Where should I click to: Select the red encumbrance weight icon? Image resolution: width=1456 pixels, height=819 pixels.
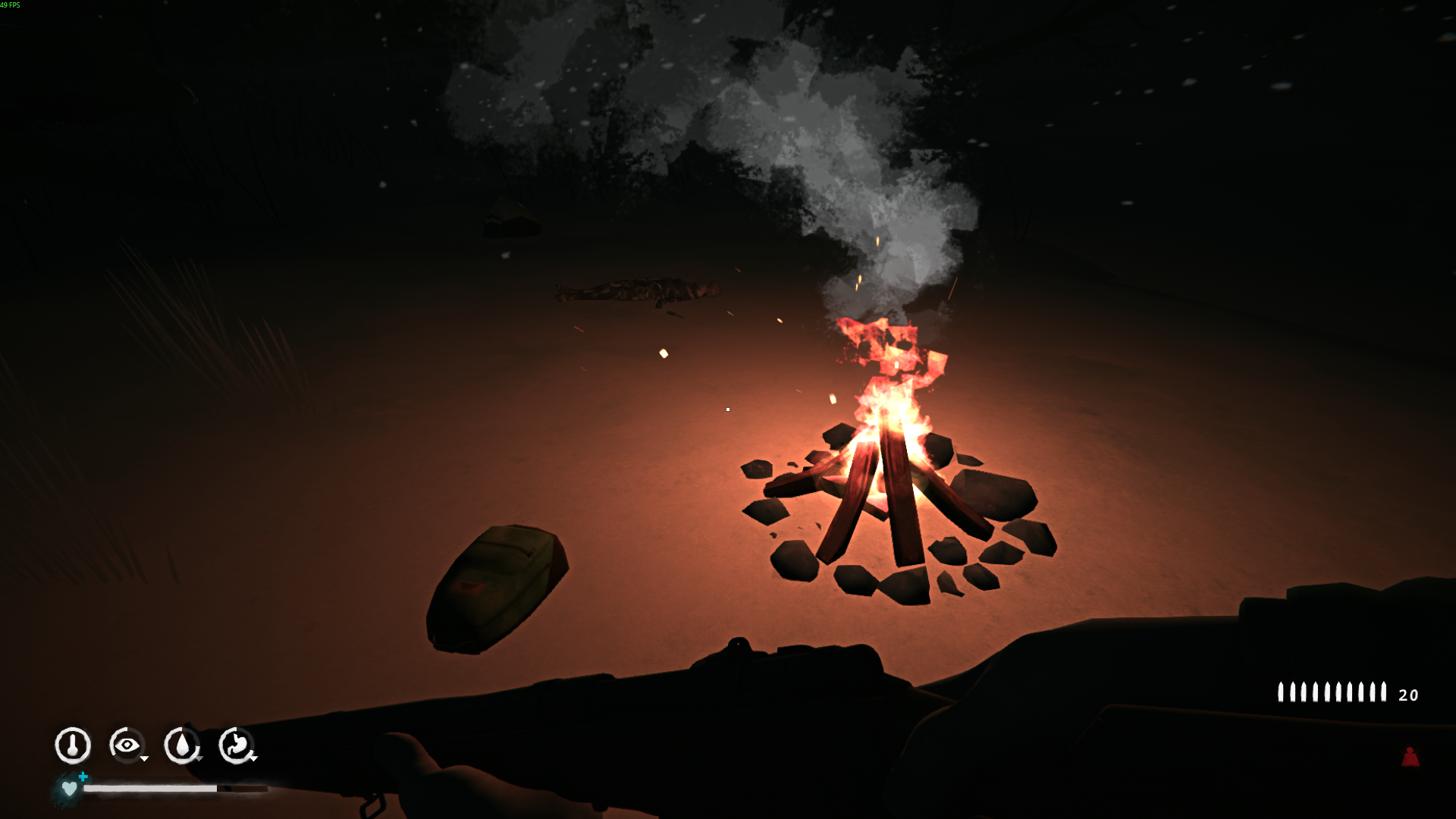[x=1410, y=757]
